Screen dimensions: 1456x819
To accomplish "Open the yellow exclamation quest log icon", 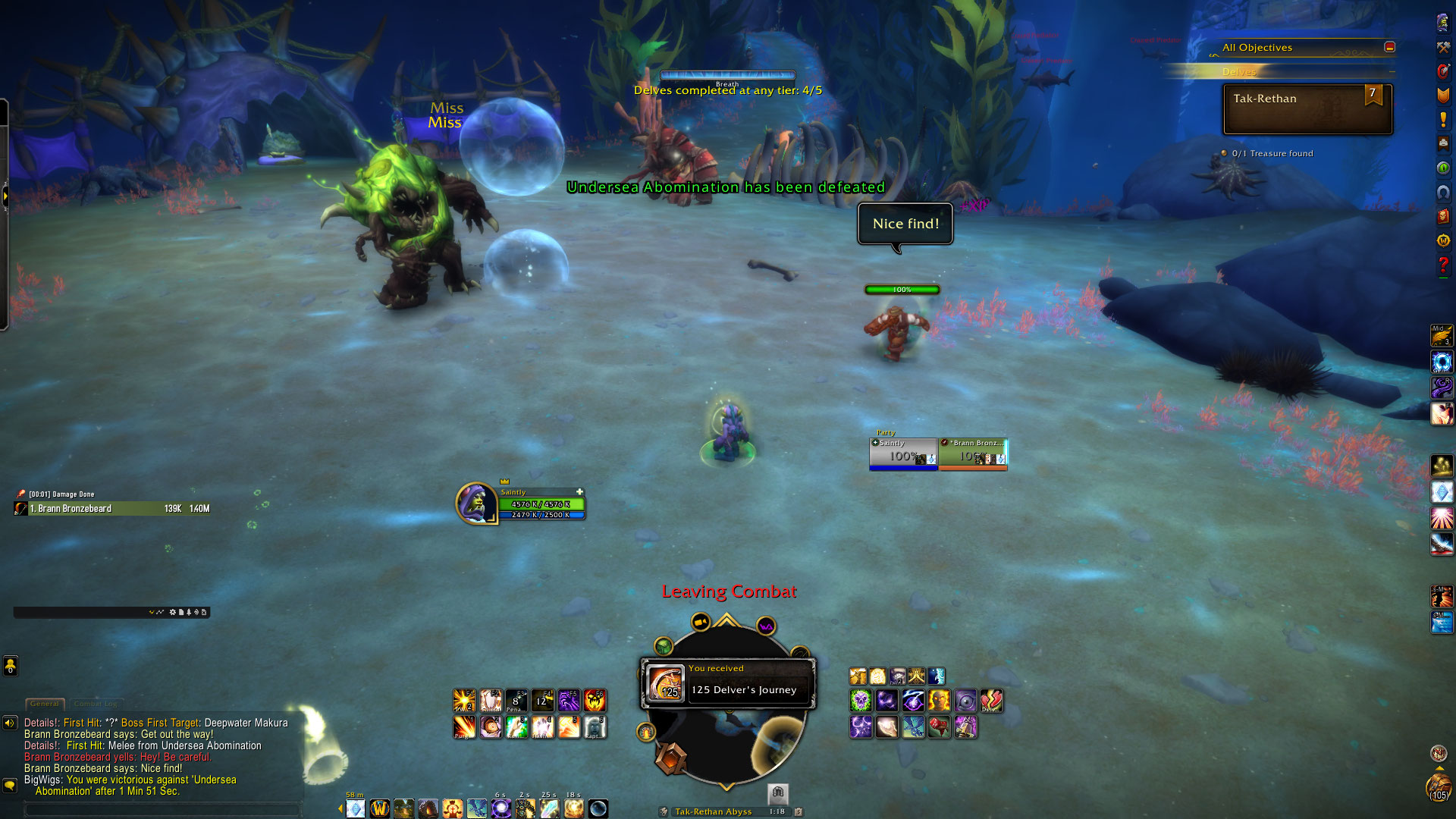I will pos(1442,119).
